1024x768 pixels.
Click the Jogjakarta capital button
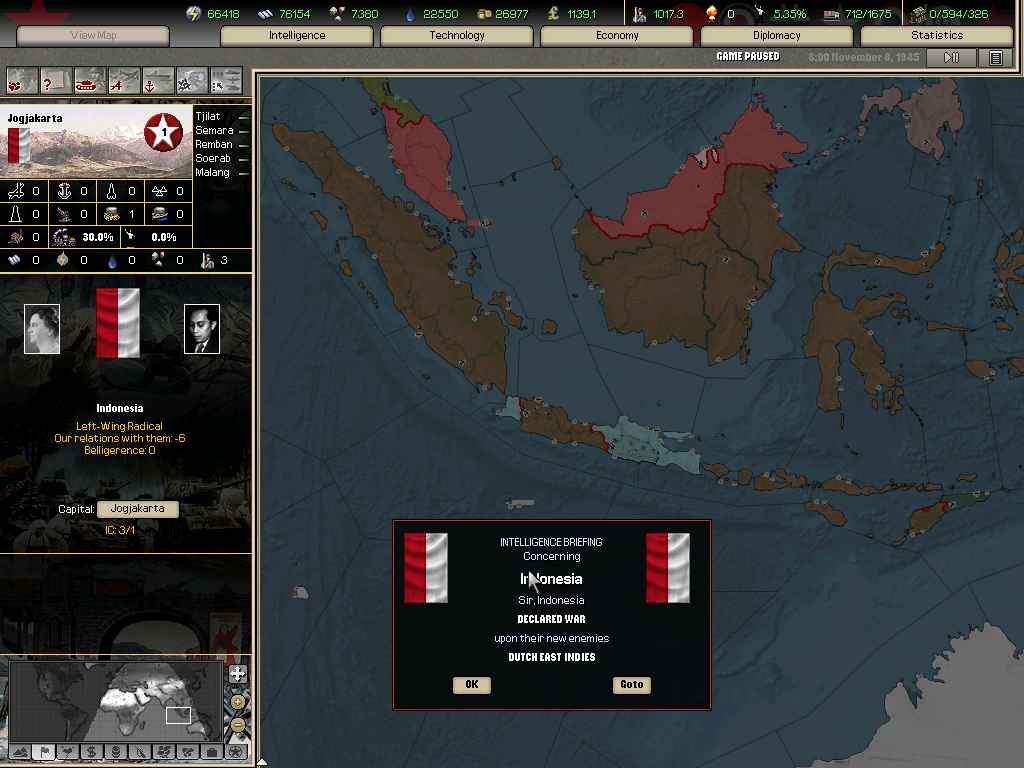138,509
